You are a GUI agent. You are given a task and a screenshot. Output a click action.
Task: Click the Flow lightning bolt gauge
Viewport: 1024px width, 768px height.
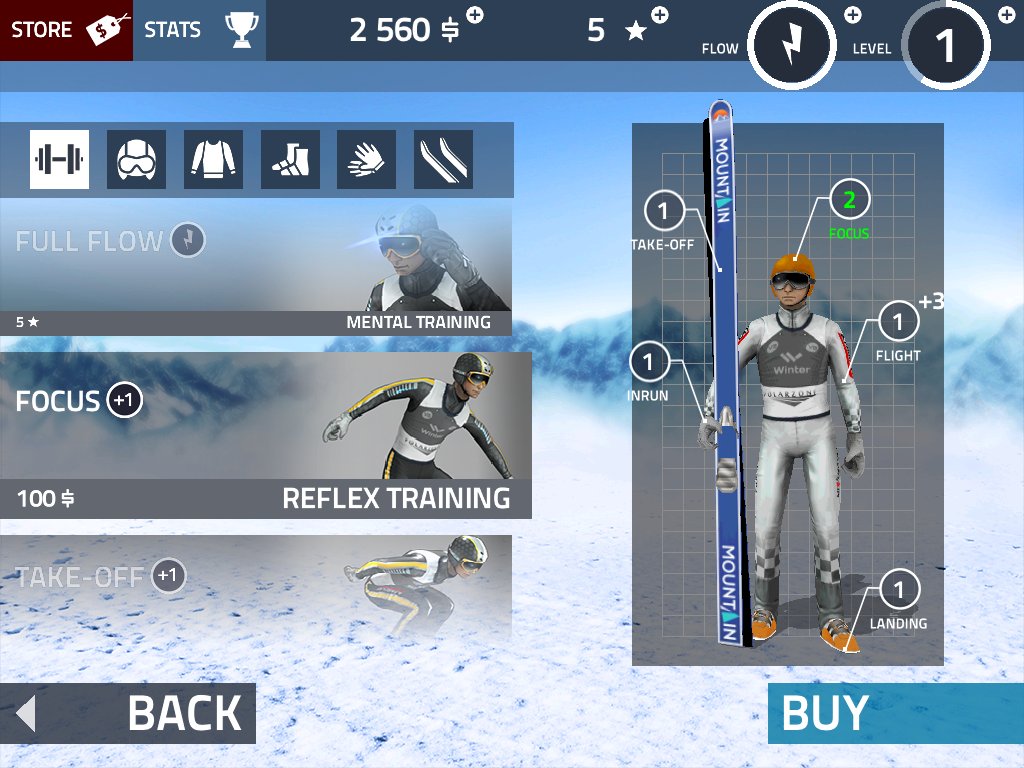coord(791,45)
